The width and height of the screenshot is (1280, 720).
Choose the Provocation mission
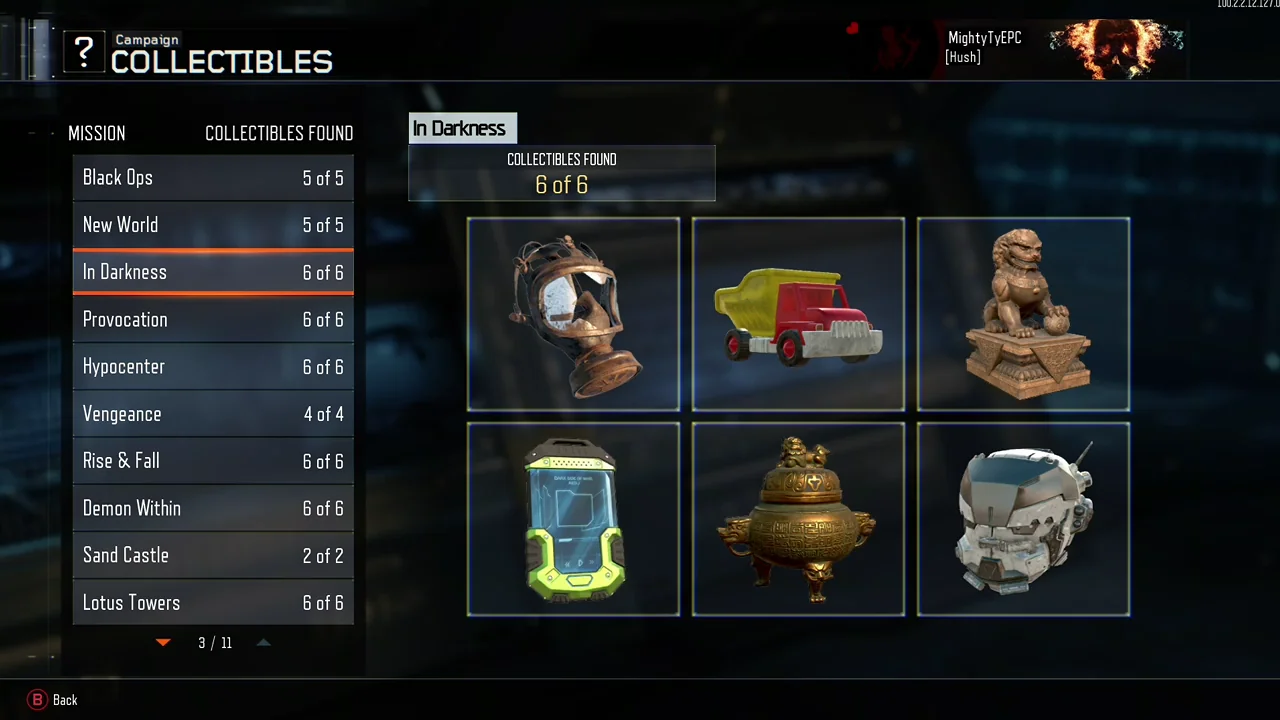(212, 319)
